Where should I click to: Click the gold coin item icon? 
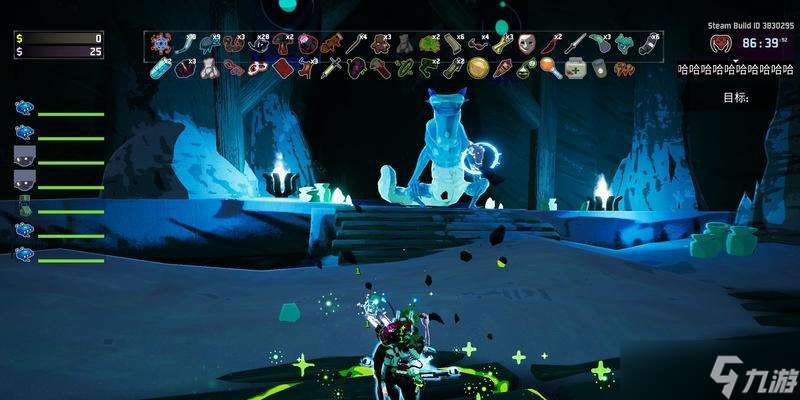pos(478,67)
